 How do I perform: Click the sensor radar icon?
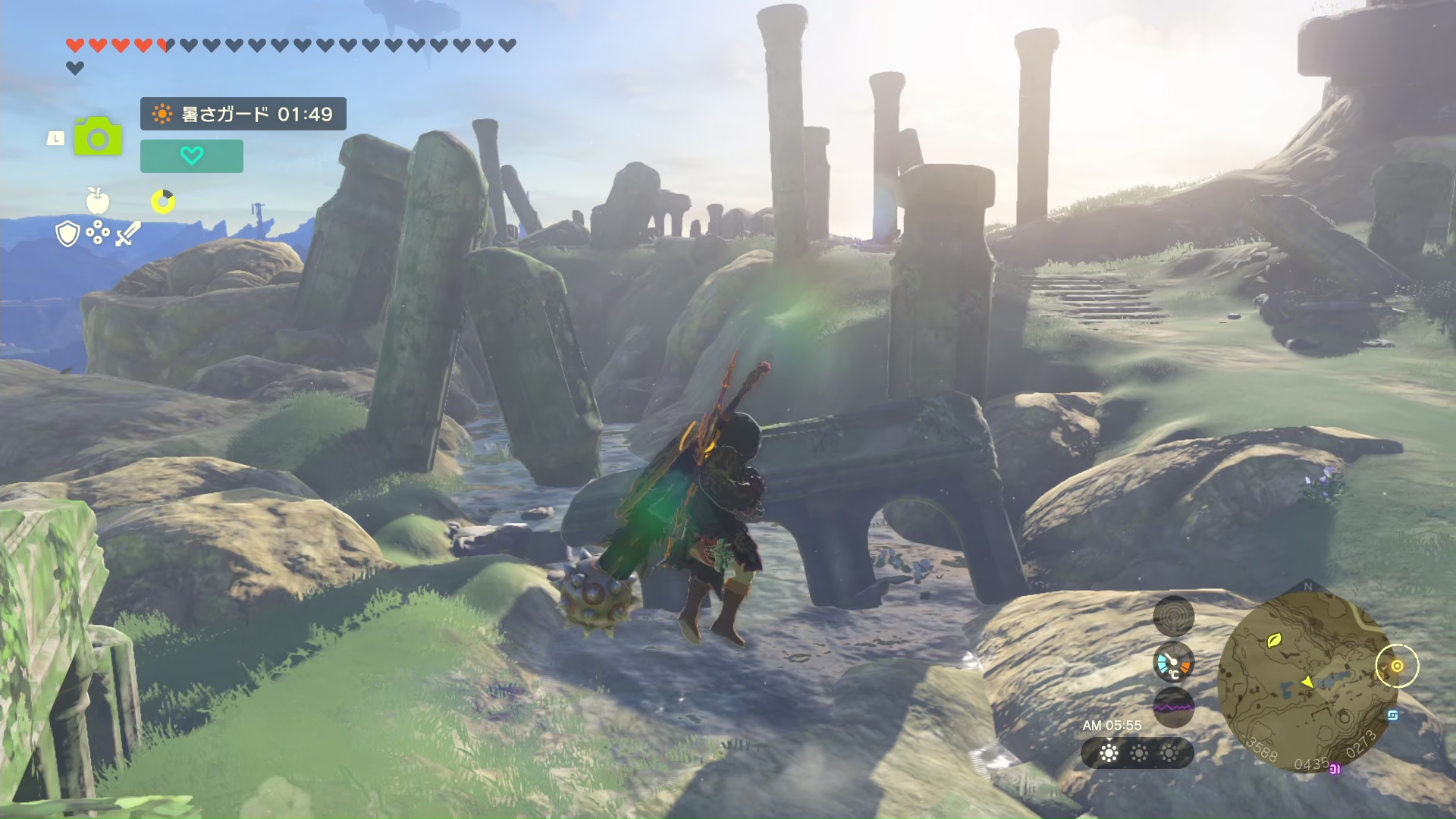tap(1173, 616)
